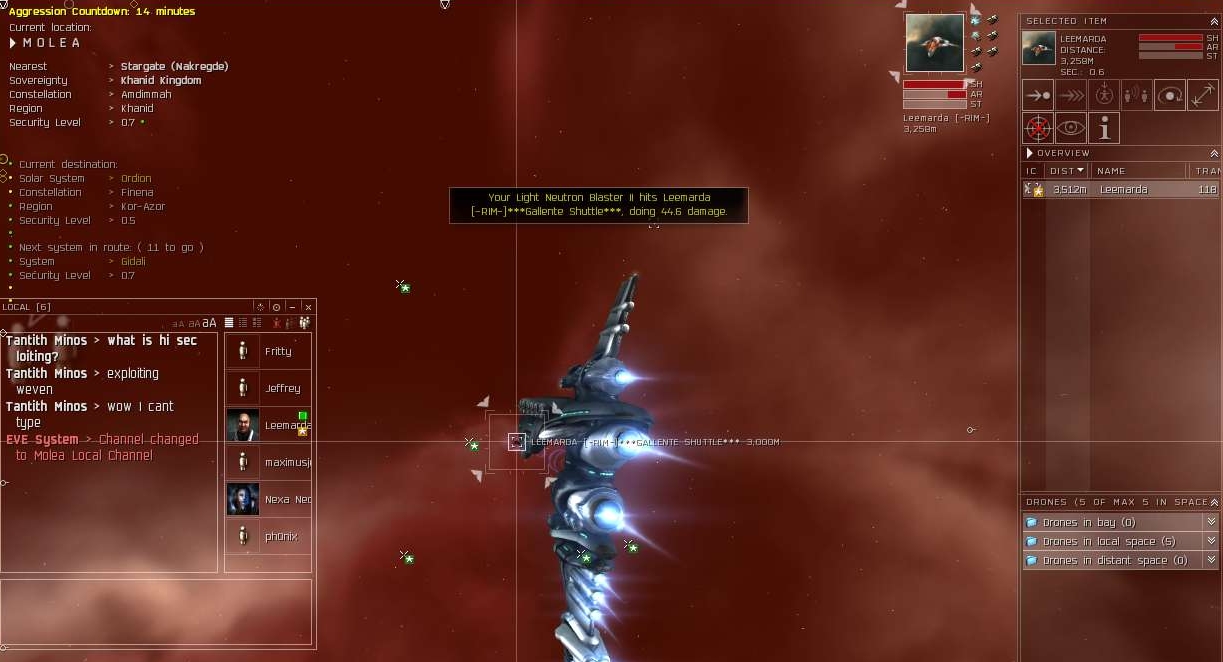Activate the Orbit action icon
The height and width of the screenshot is (662, 1223).
1170,95
